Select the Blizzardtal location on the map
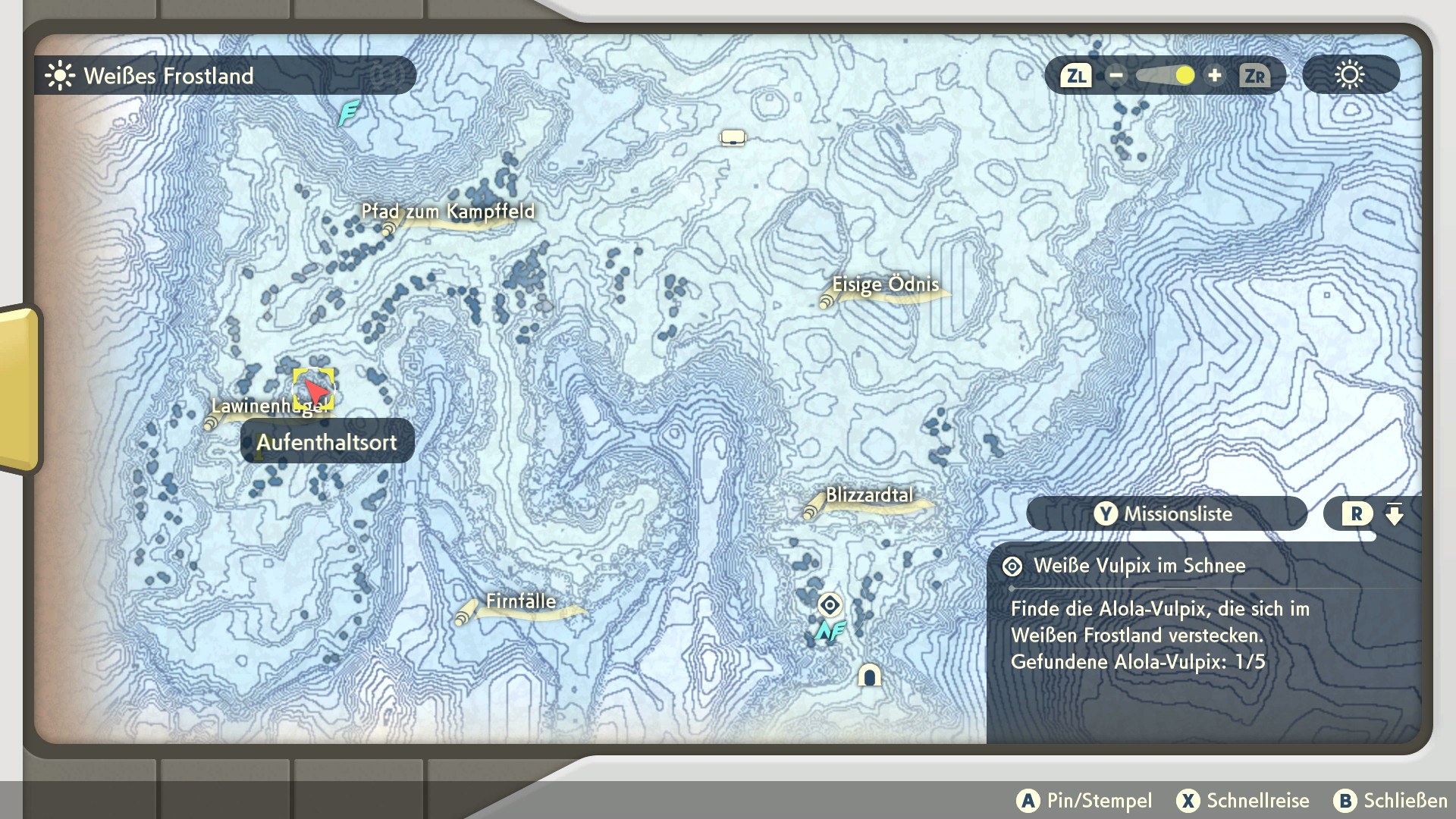The image size is (1456, 819). coord(869,495)
